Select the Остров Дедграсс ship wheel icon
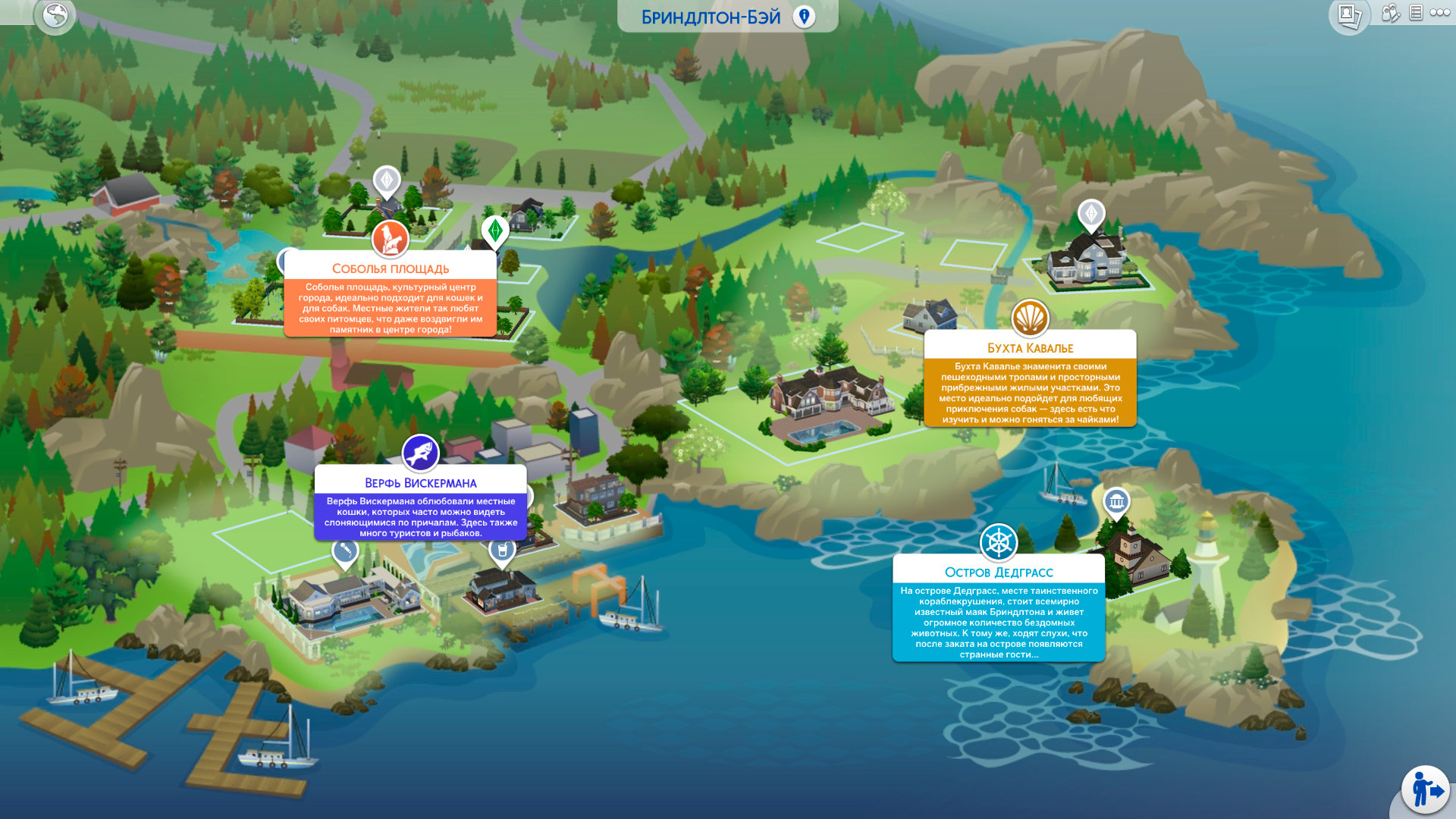This screenshot has height=819, width=1456. pos(999,542)
